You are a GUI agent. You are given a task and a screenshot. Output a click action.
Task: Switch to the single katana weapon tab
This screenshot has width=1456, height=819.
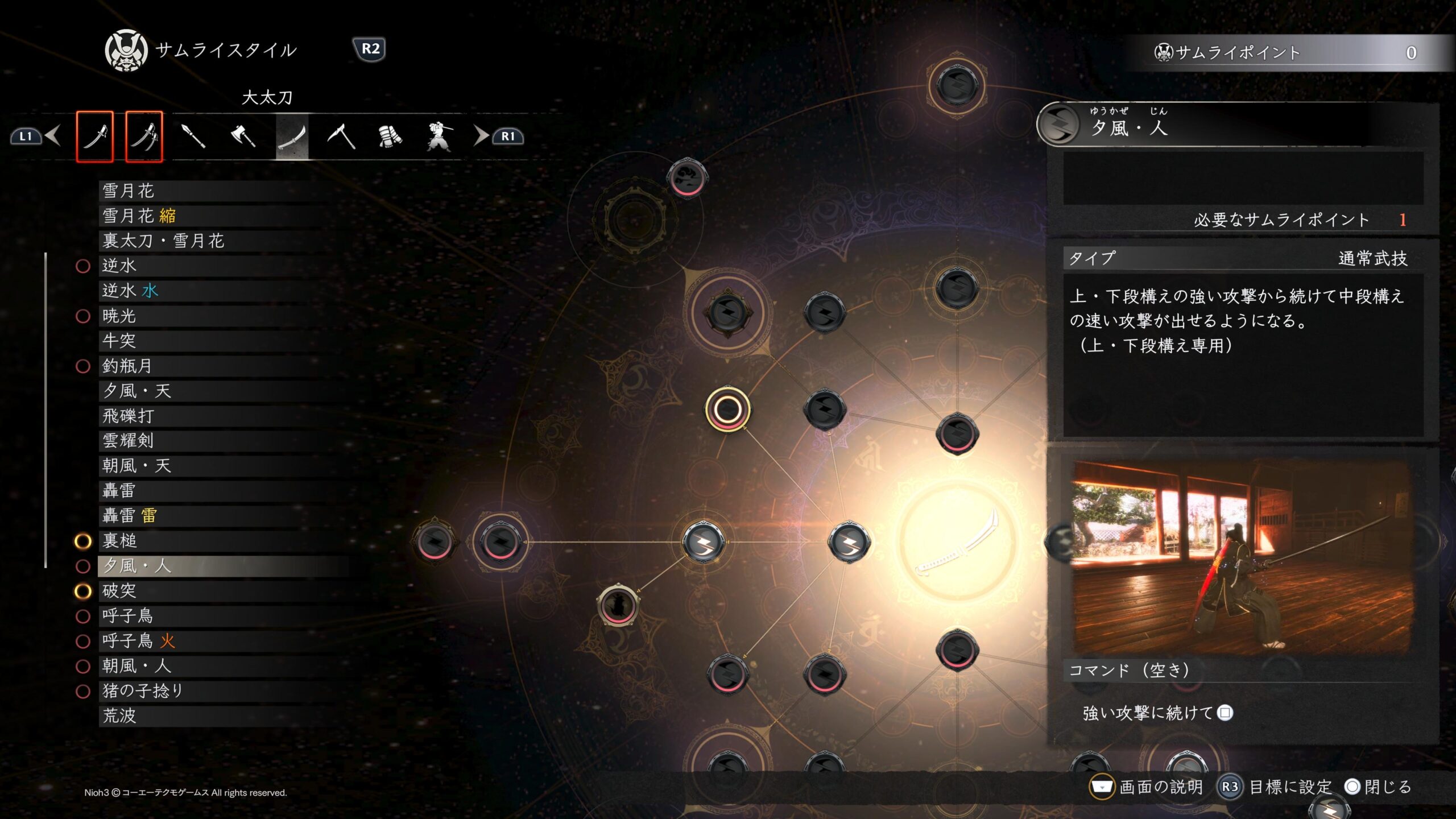[95, 136]
